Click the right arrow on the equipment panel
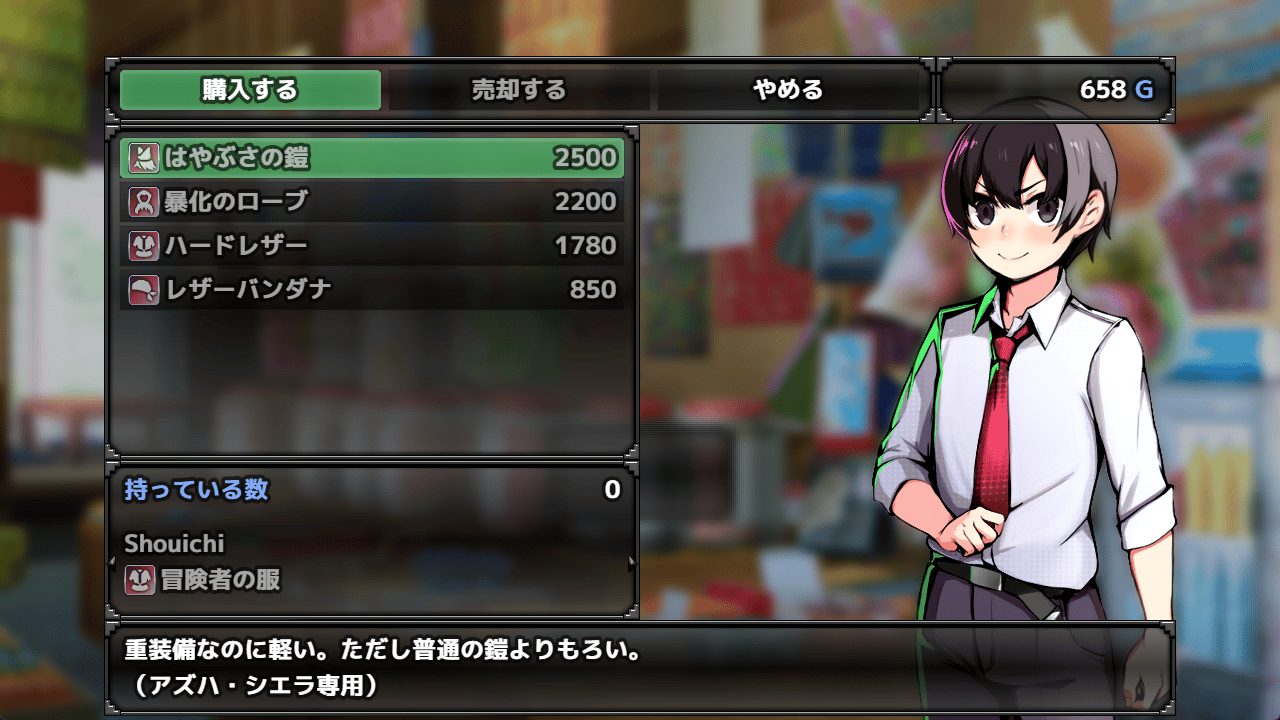 (631, 564)
